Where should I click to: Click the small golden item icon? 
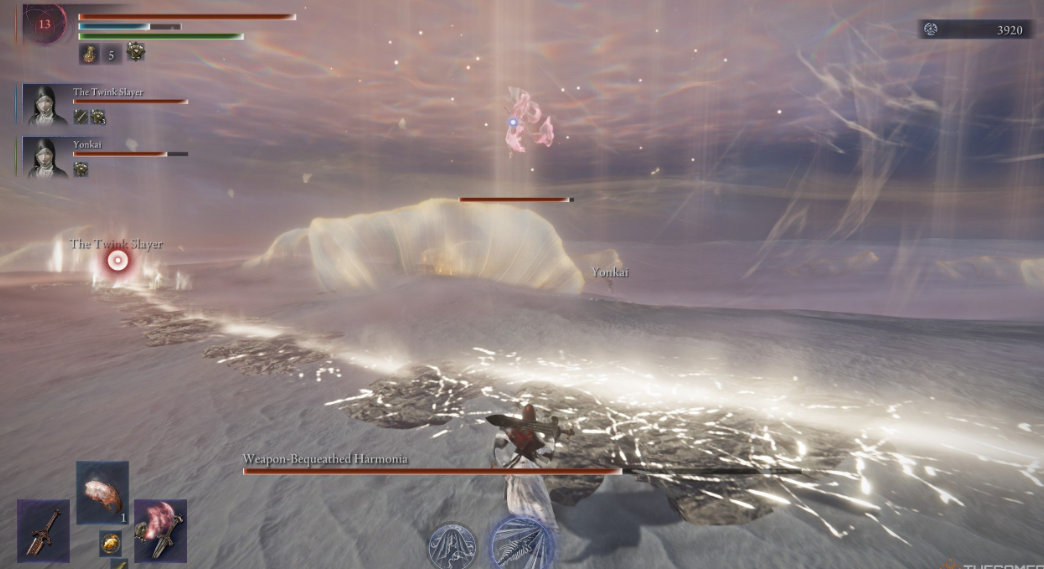[x=110, y=543]
